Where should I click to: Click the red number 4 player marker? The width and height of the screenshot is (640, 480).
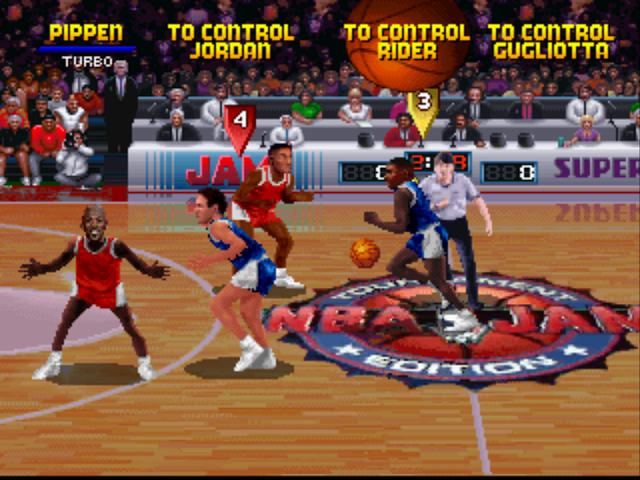pyautogui.click(x=238, y=122)
